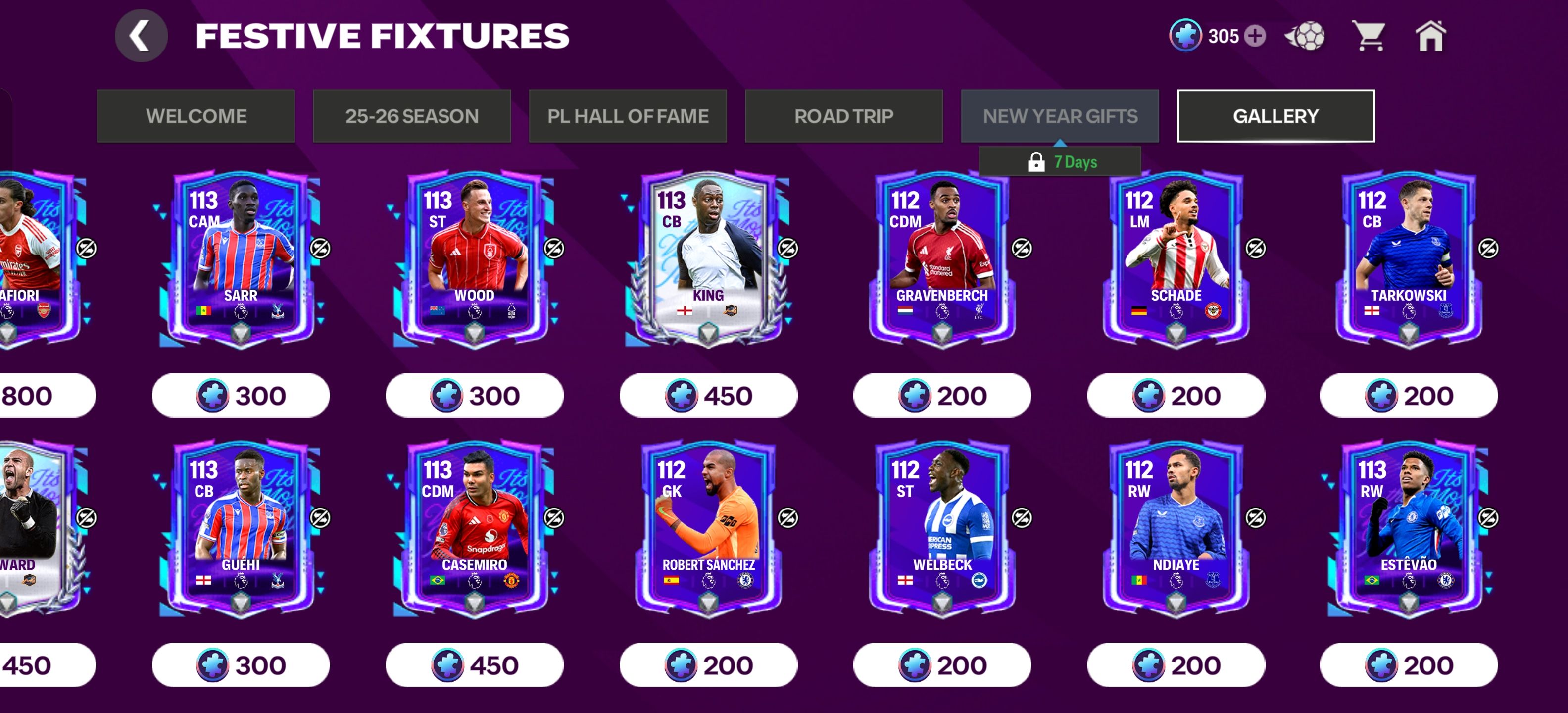Screen dimensions: 1568x713
Task: View the 113 CB King card
Action: click(708, 259)
